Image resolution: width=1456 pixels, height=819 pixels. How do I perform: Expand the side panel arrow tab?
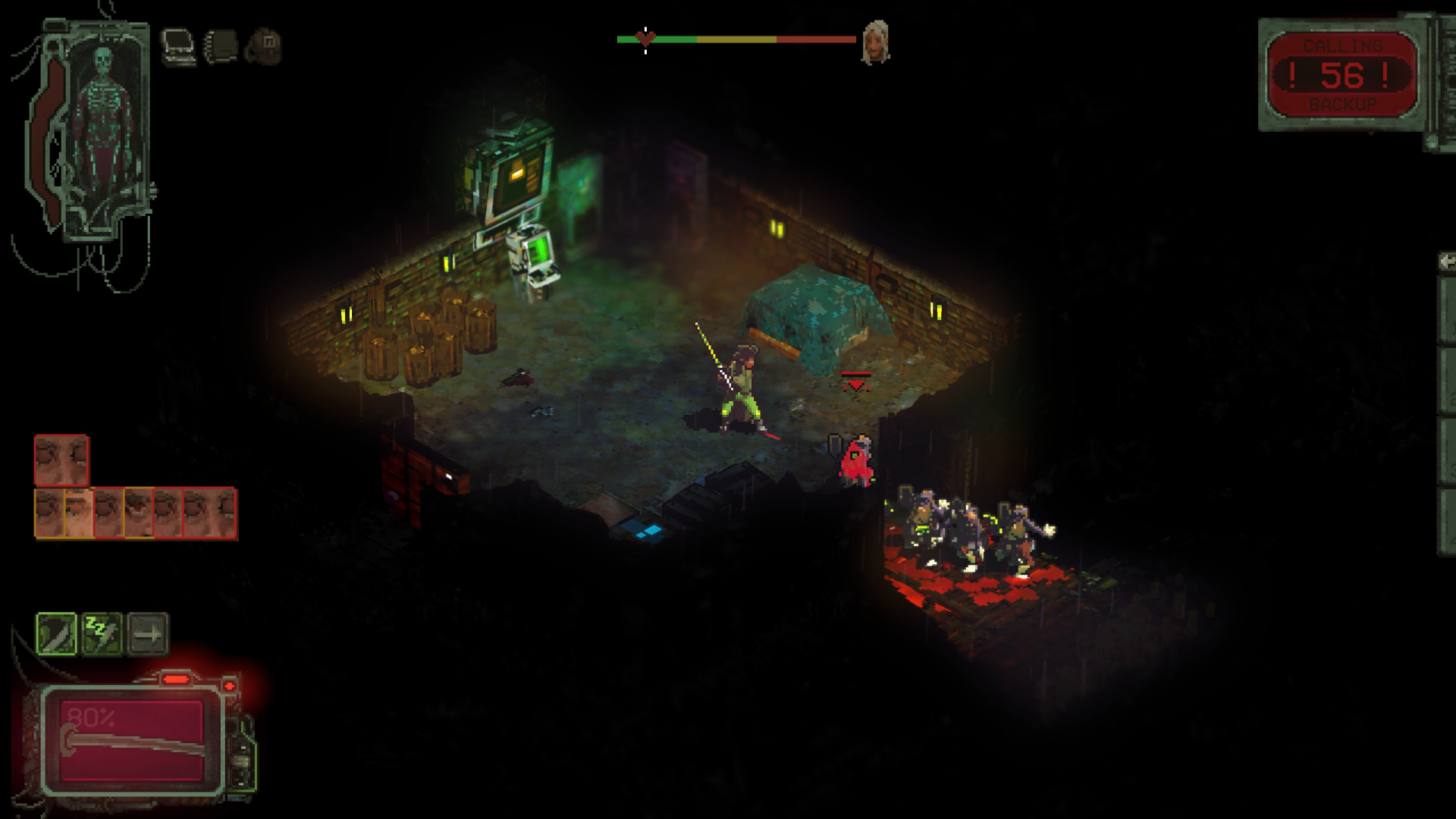click(x=1447, y=262)
